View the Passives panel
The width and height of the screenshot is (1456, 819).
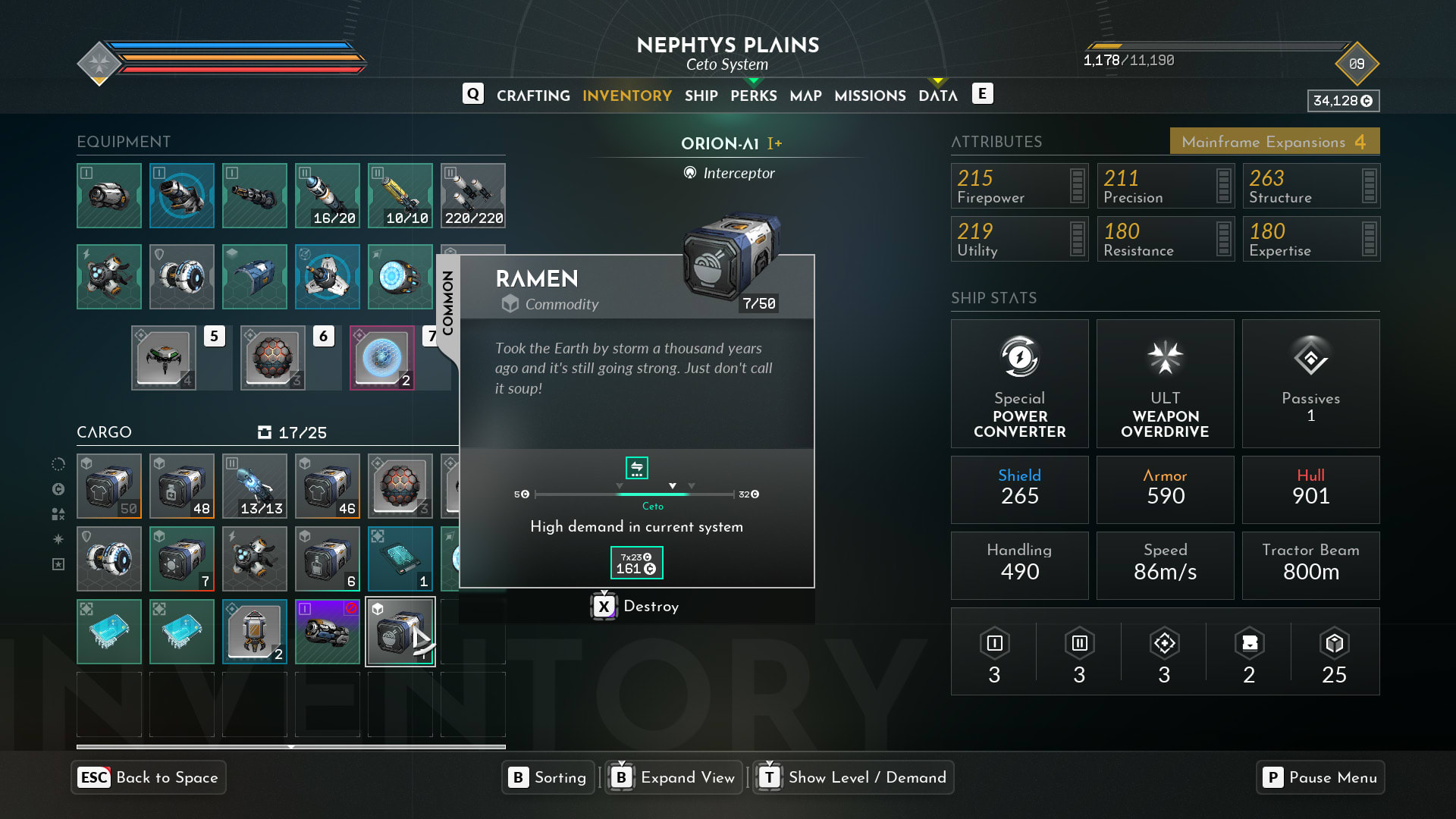(1310, 384)
